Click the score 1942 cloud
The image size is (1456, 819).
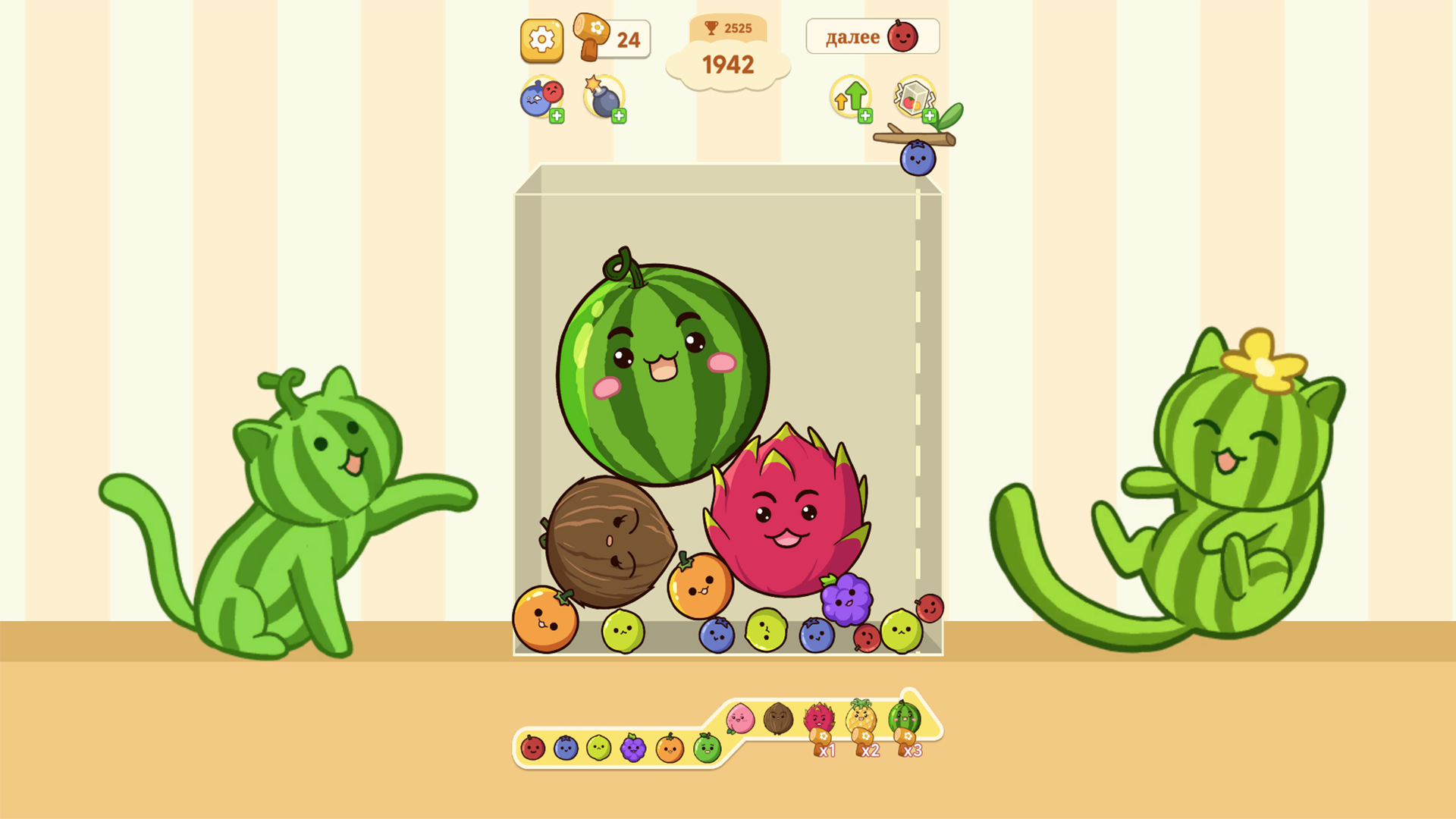pyautogui.click(x=728, y=64)
